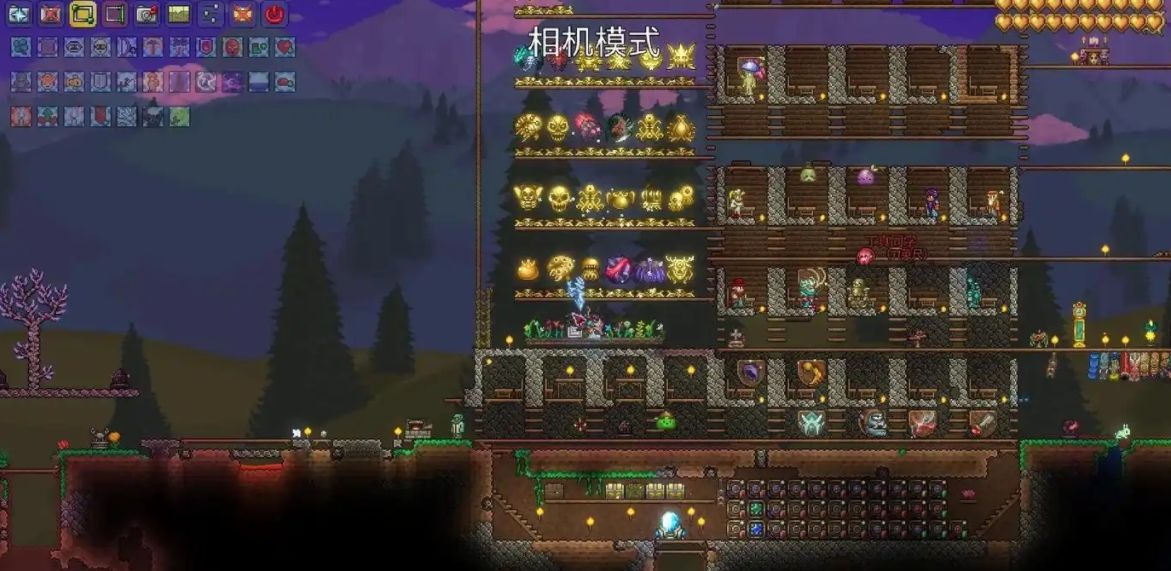Click the sparkle quick snapshot icon
The image size is (1171, 571).
click(x=19, y=14)
